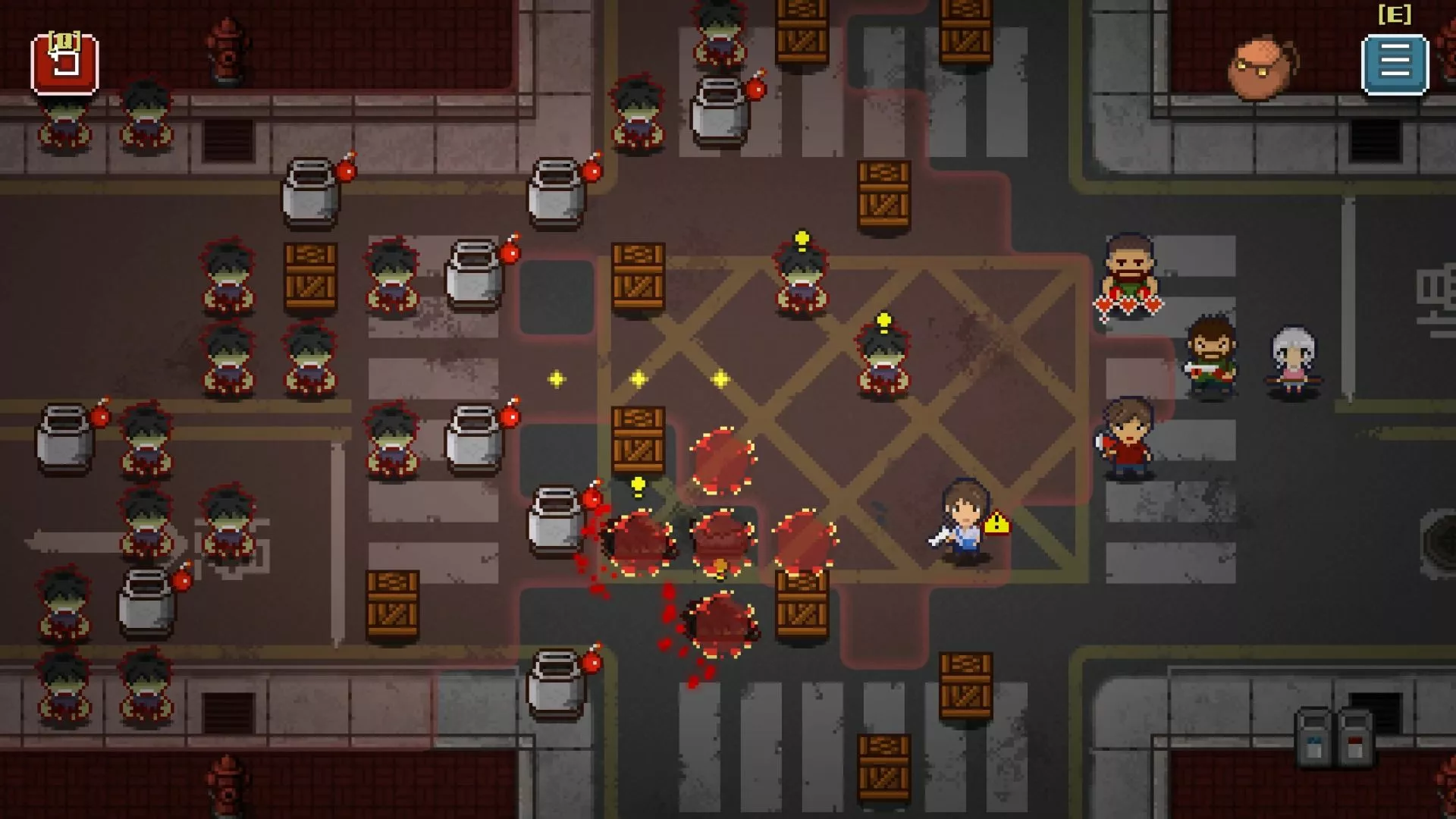Open the brown leather bag inventory
Screen dimensions: 1456x819
1261,68
